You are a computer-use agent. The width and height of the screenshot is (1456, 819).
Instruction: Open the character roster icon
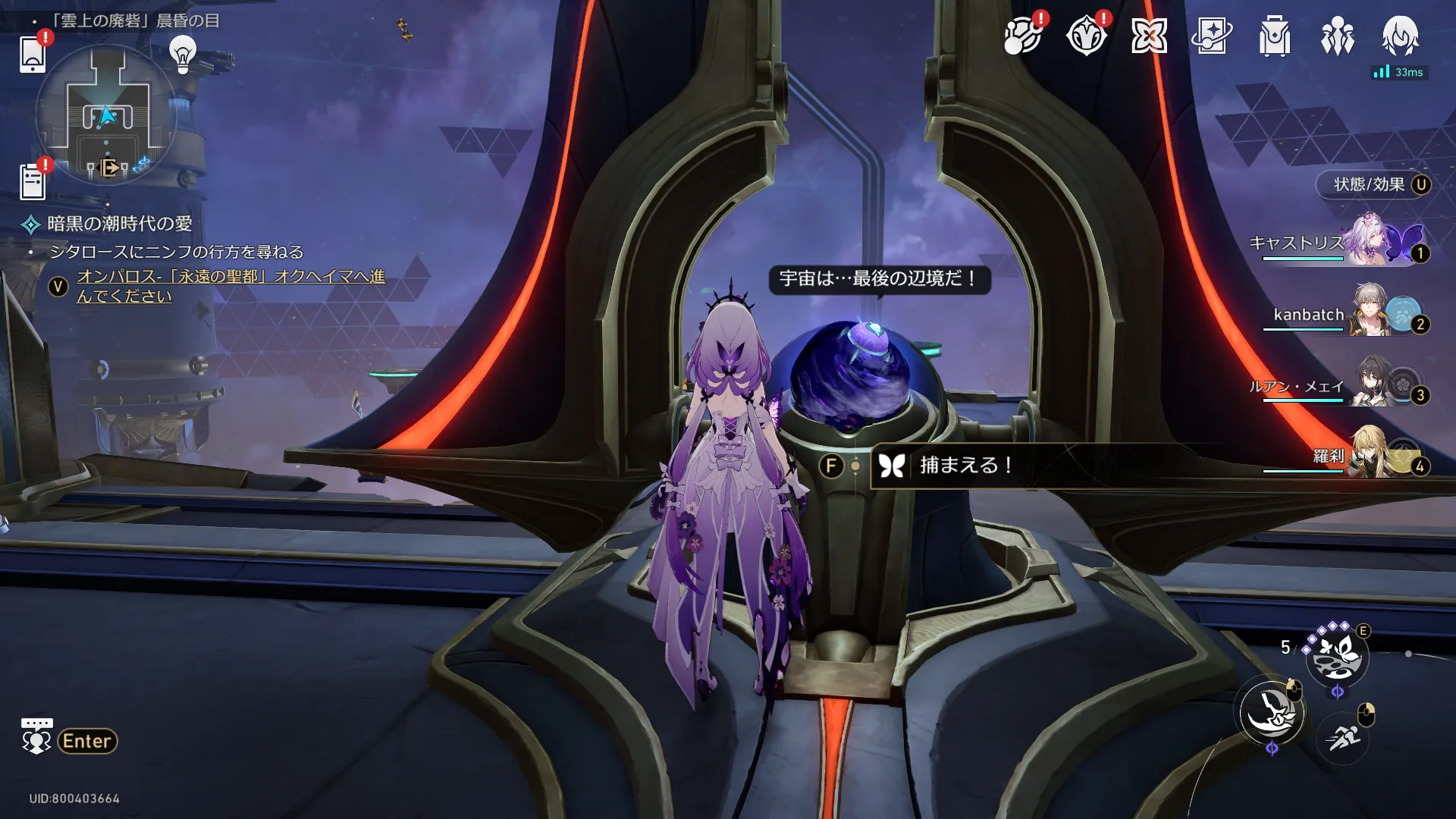1338,36
